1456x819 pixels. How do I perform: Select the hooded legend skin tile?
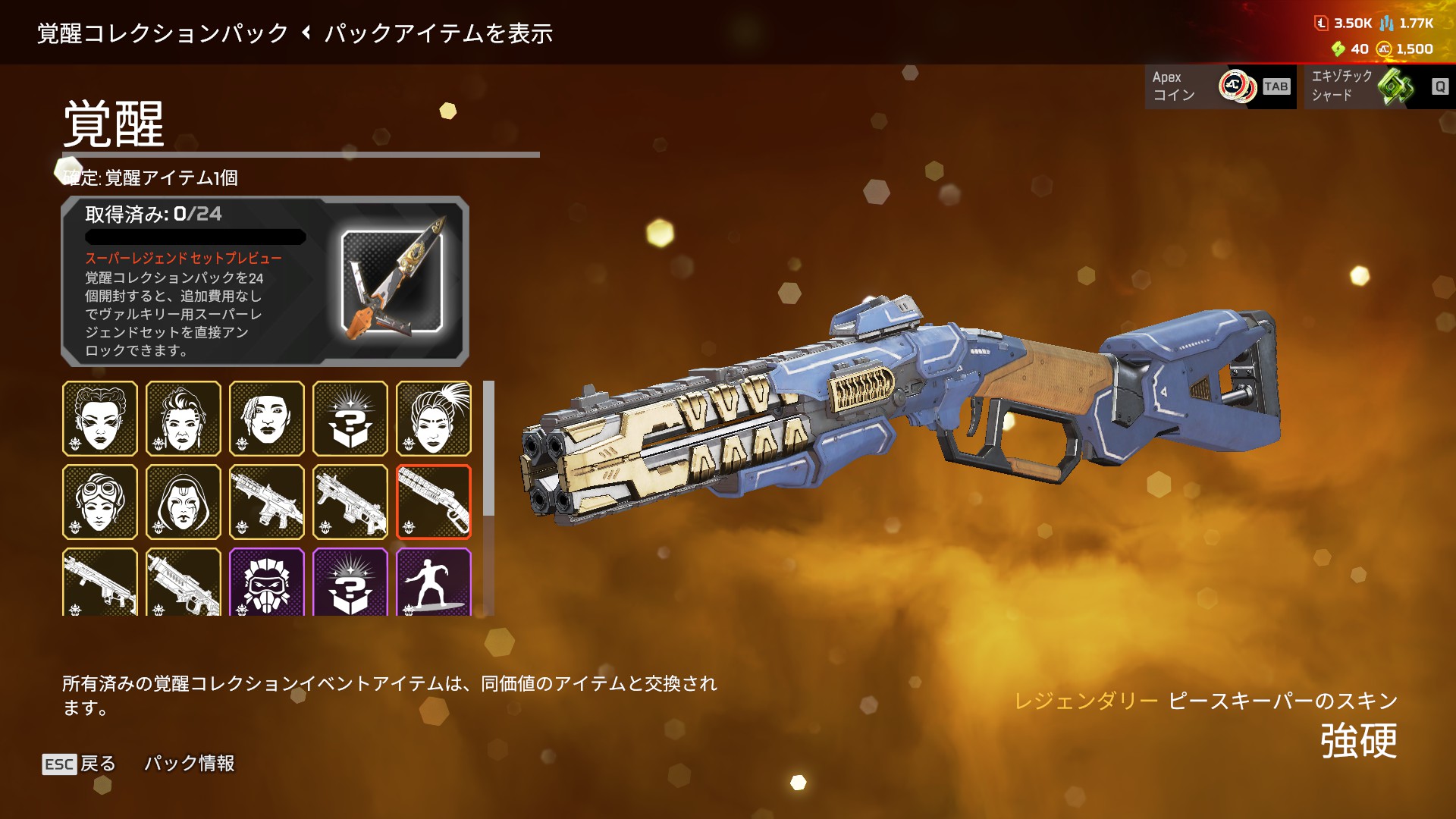(184, 502)
